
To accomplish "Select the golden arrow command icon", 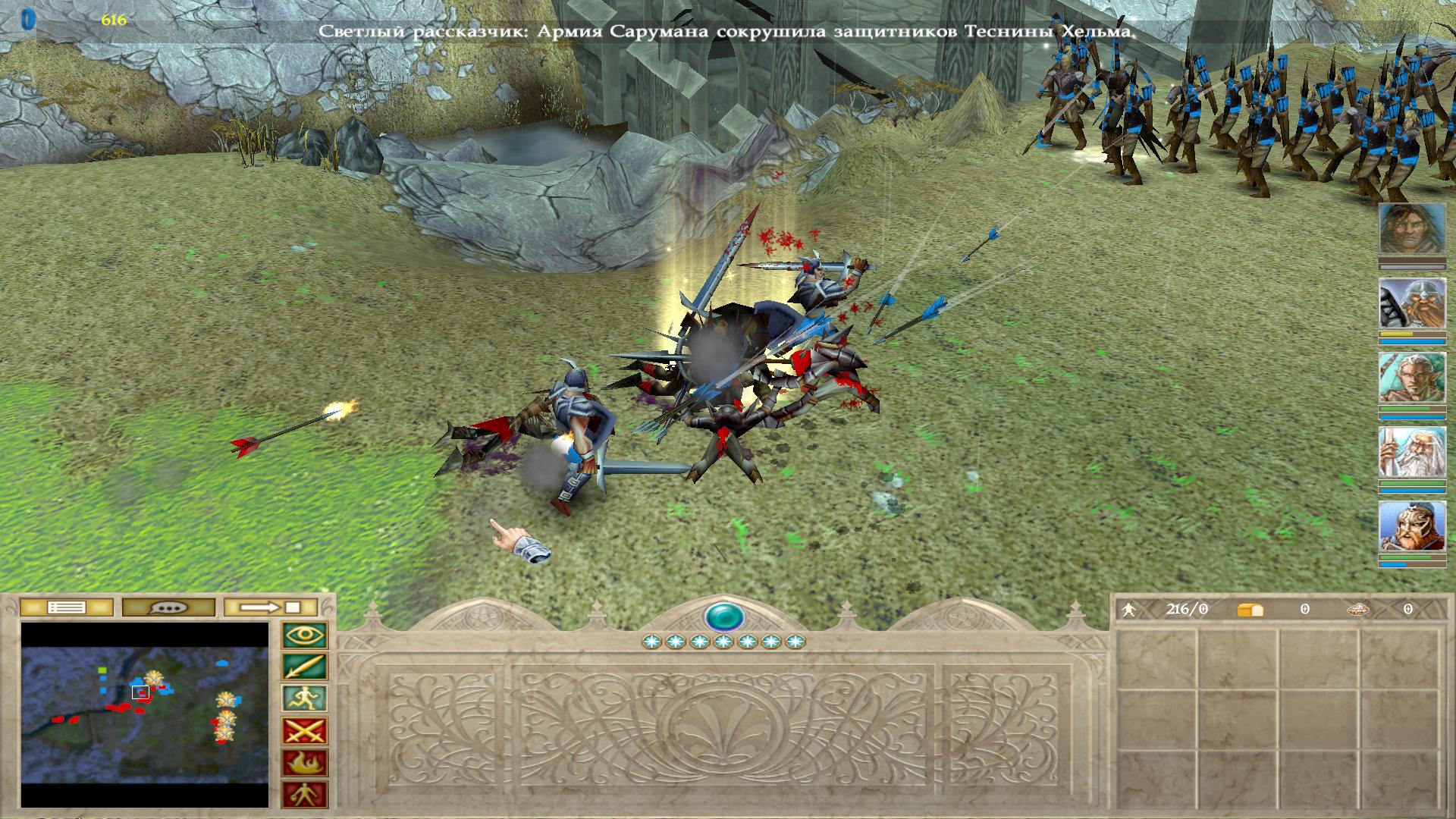I will tap(305, 667).
